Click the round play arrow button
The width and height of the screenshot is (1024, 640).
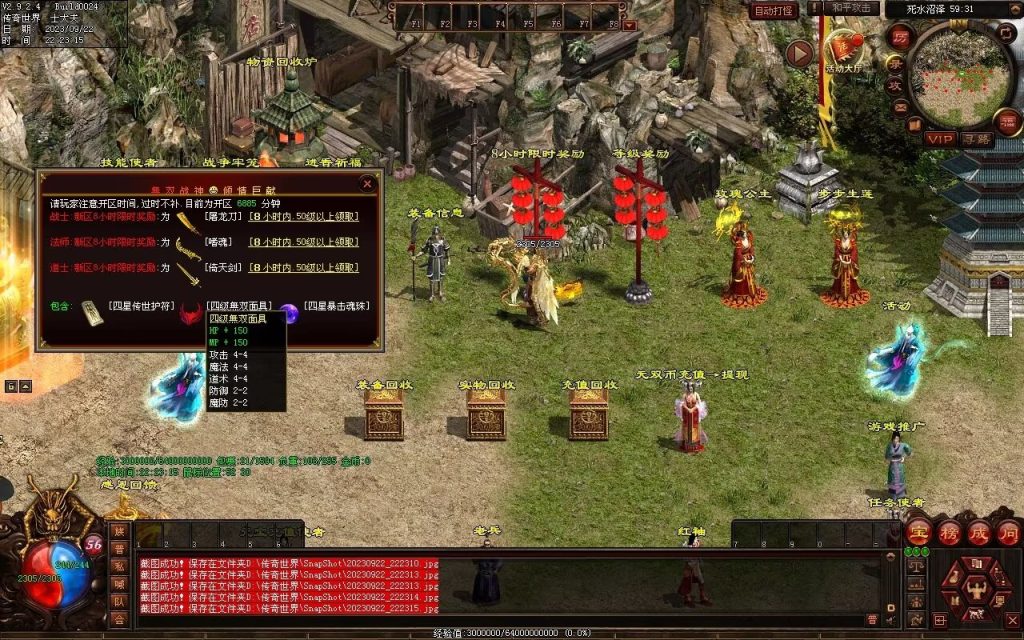coord(799,53)
